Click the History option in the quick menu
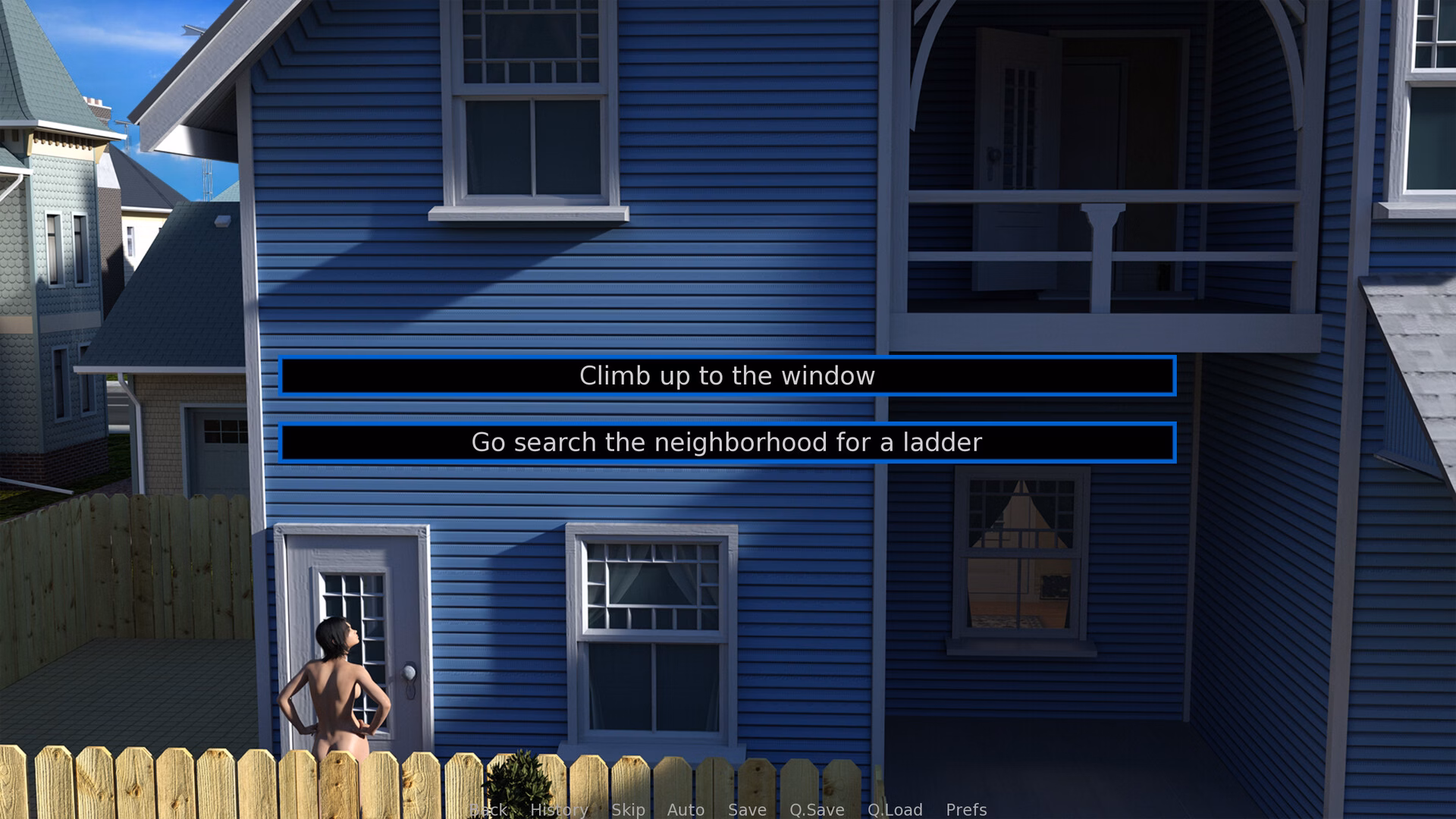Image resolution: width=1456 pixels, height=819 pixels. [559, 810]
